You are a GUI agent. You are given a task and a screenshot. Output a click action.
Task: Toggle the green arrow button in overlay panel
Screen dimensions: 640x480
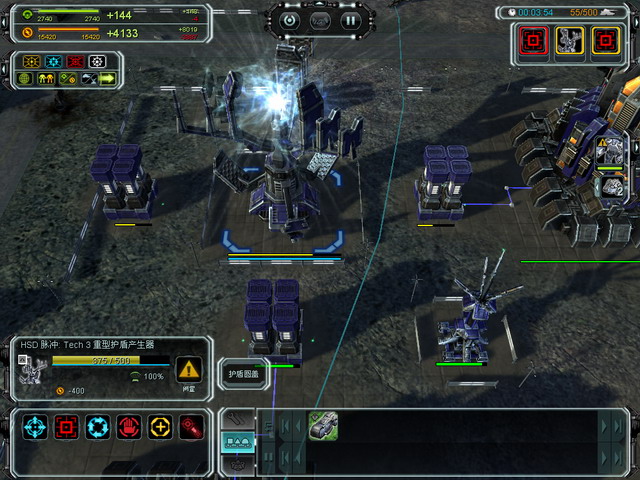107,78
